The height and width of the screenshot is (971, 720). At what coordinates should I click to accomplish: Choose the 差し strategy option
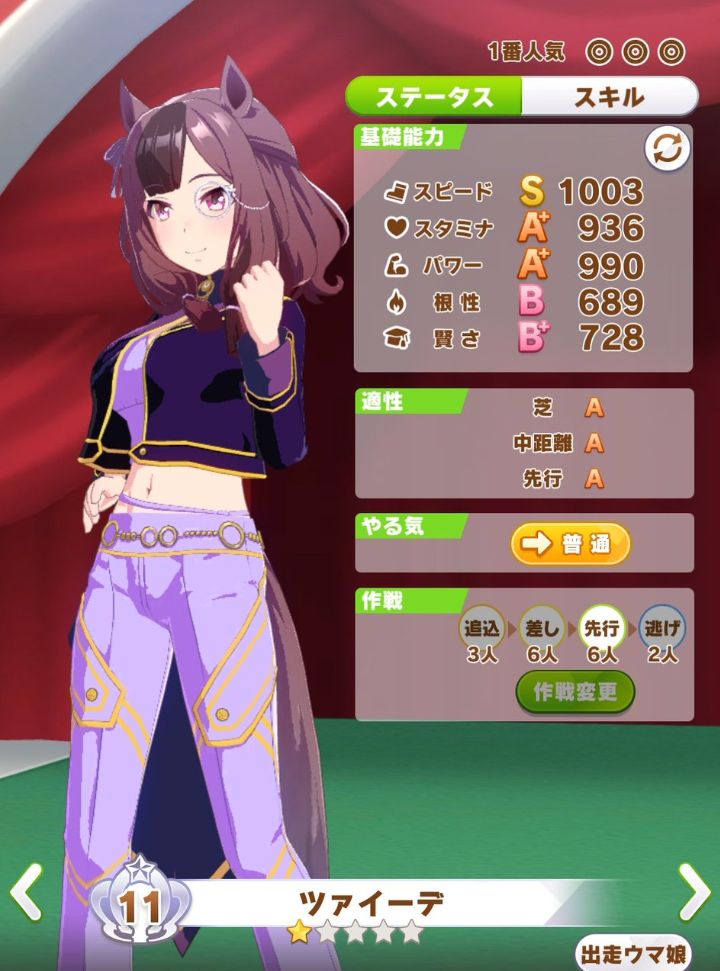[542, 629]
